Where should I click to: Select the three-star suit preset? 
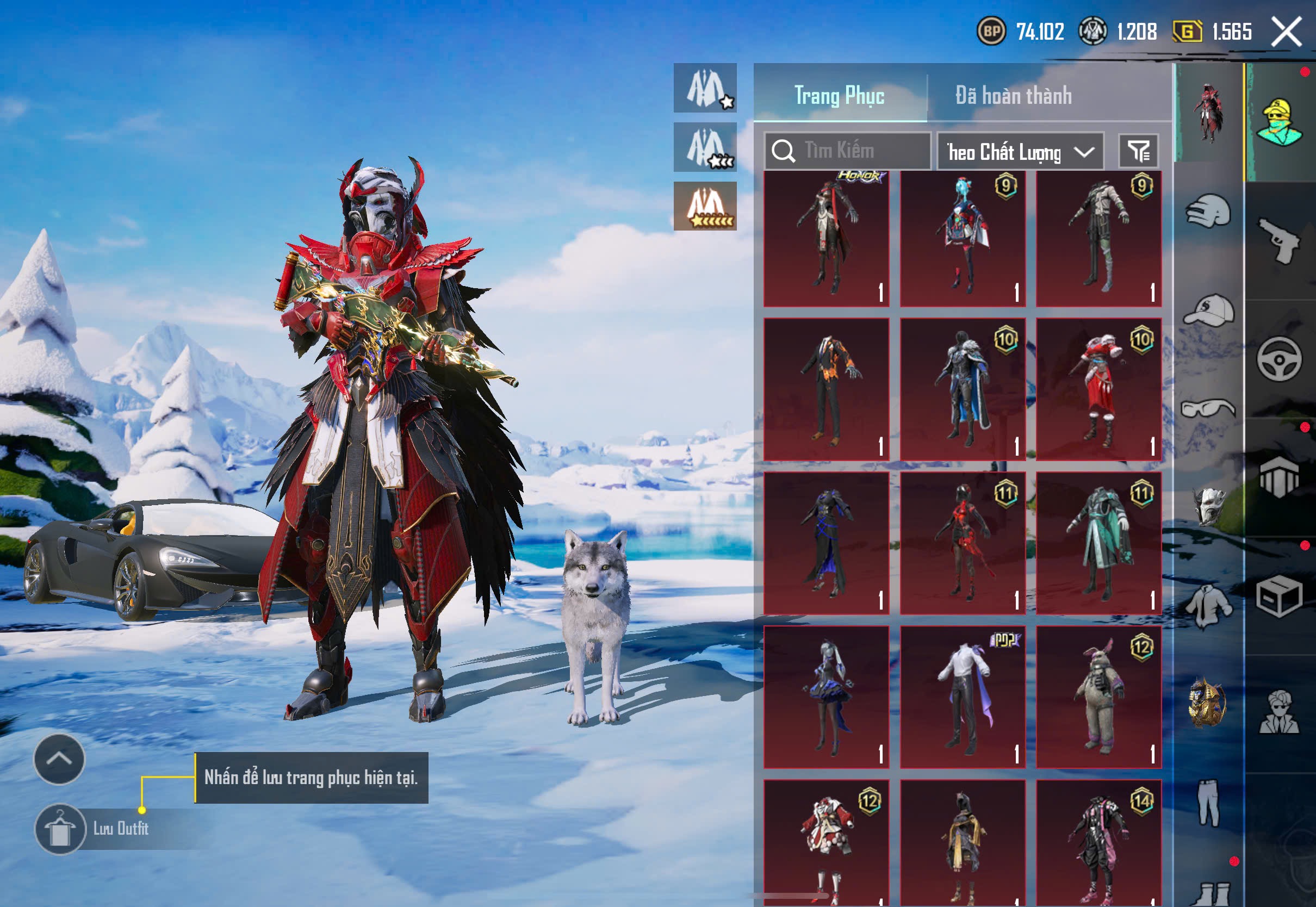pos(705,147)
